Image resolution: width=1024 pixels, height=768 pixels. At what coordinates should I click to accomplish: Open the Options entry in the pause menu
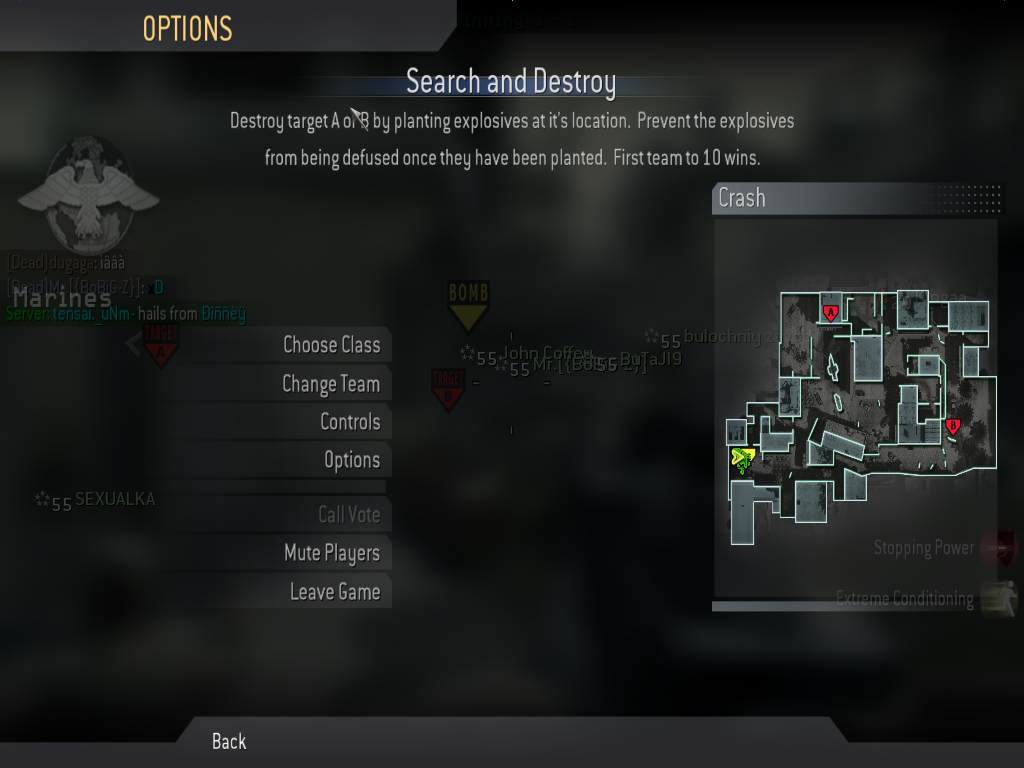pyautogui.click(x=351, y=460)
